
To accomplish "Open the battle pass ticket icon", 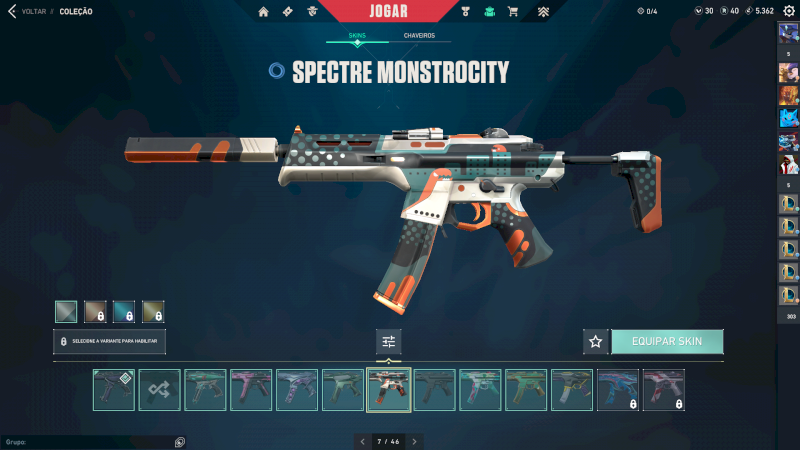I will [x=288, y=12].
